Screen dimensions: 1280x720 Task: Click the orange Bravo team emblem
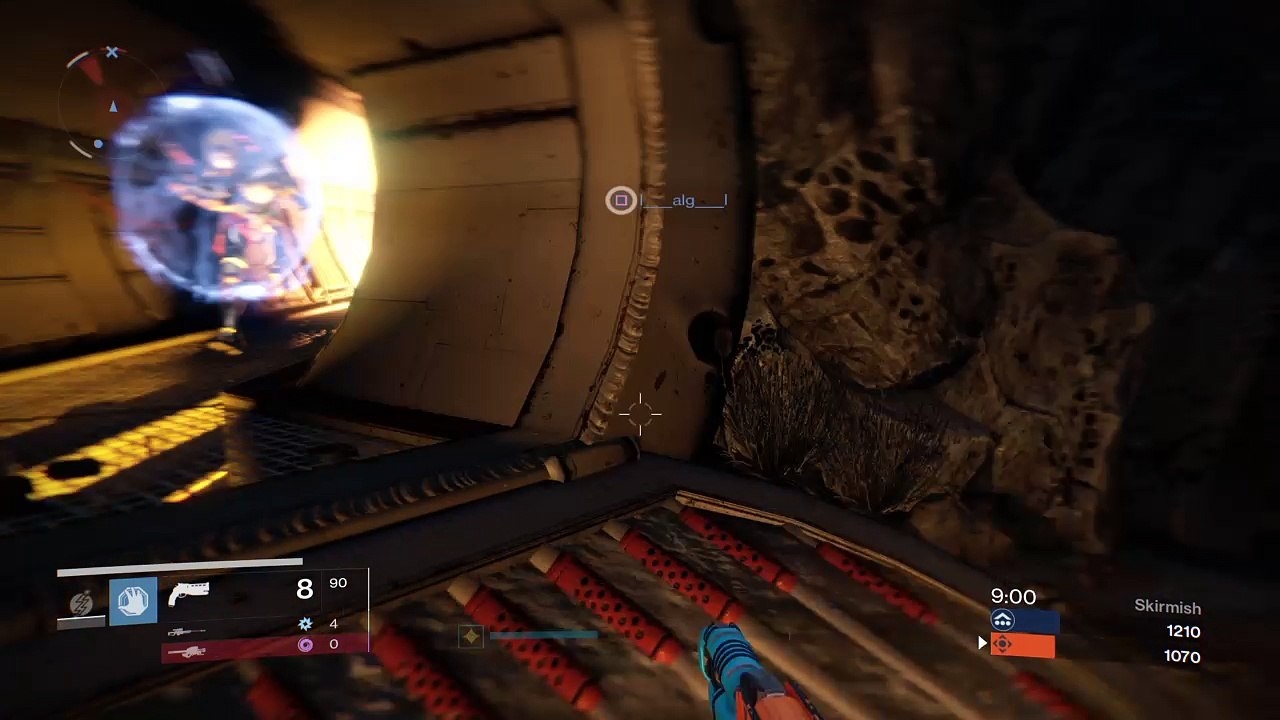pyautogui.click(x=1003, y=646)
